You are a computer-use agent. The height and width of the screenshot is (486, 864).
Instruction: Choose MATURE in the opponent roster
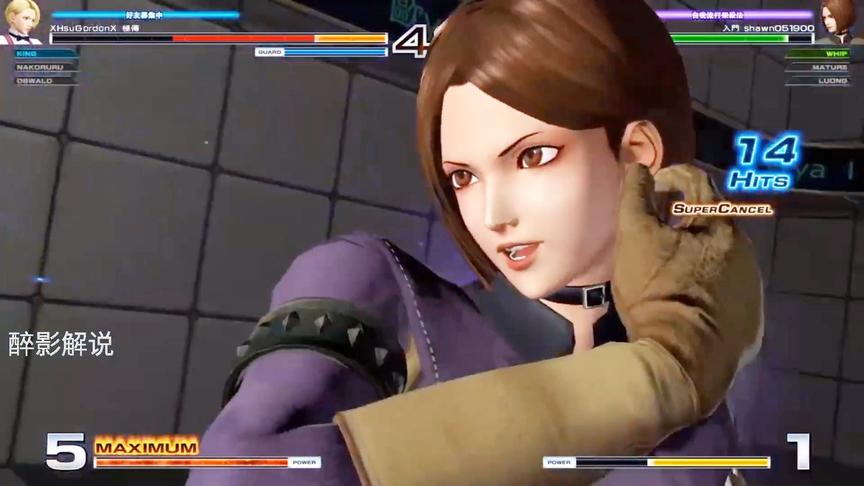tap(831, 67)
